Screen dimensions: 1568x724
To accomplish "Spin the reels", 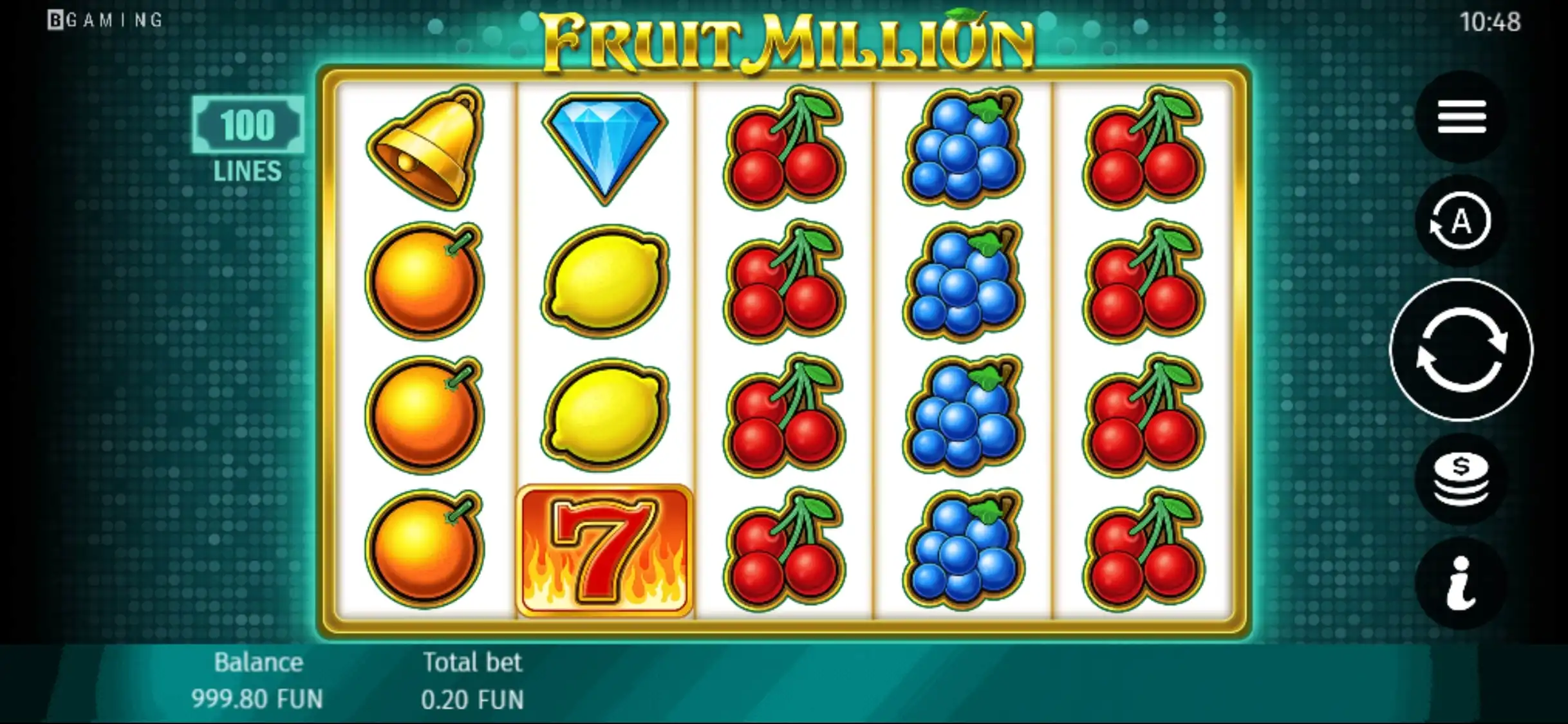I will tap(1461, 350).
